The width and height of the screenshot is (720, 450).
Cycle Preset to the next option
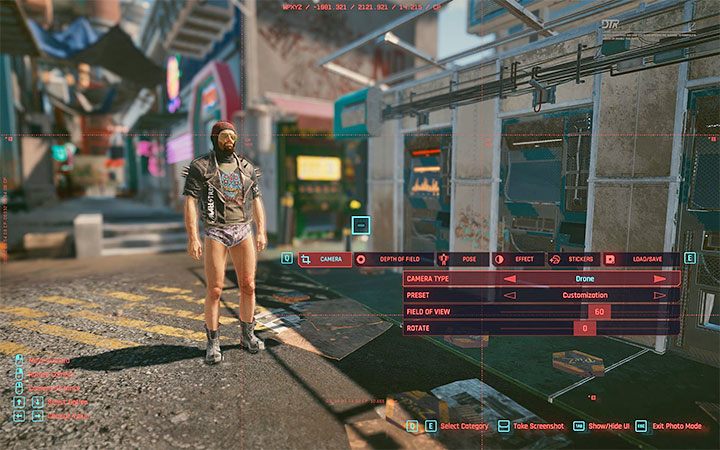pyautogui.click(x=660, y=295)
